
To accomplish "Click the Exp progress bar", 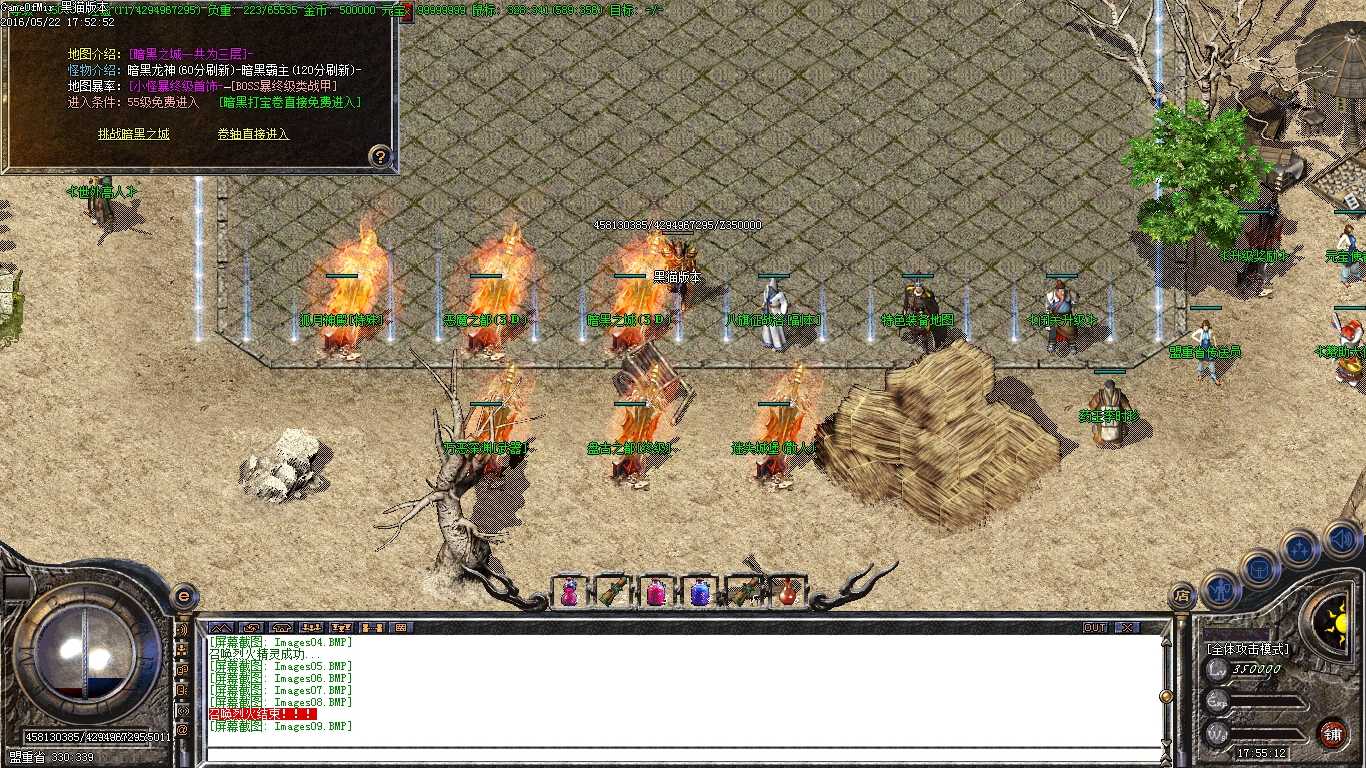I will click(1268, 702).
